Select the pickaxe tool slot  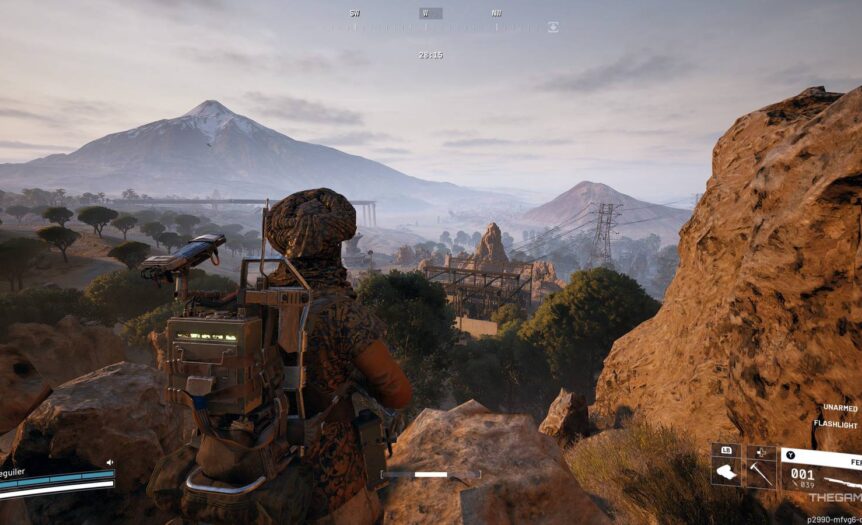[x=761, y=472]
